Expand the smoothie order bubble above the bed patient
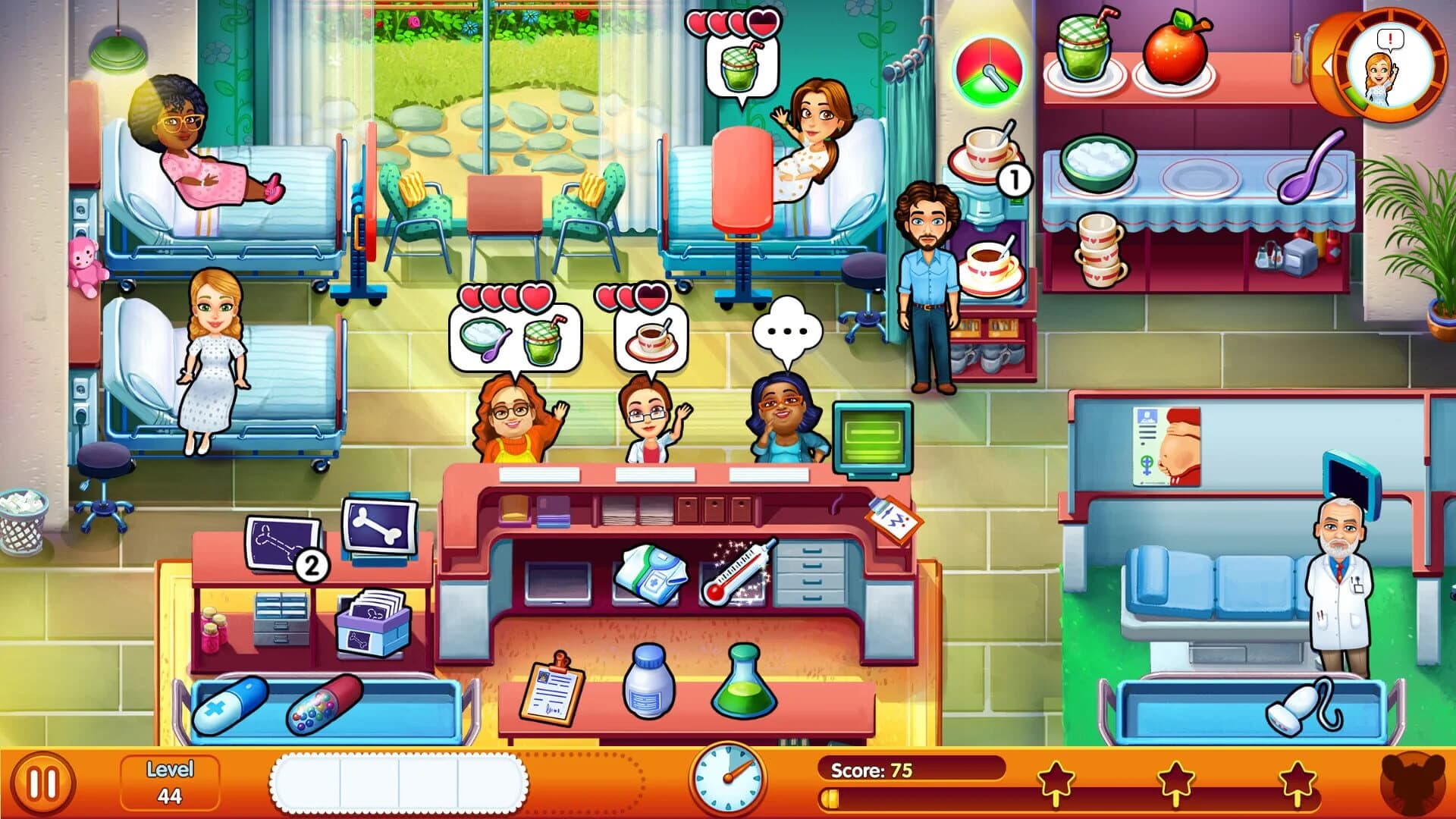 pyautogui.click(x=739, y=68)
